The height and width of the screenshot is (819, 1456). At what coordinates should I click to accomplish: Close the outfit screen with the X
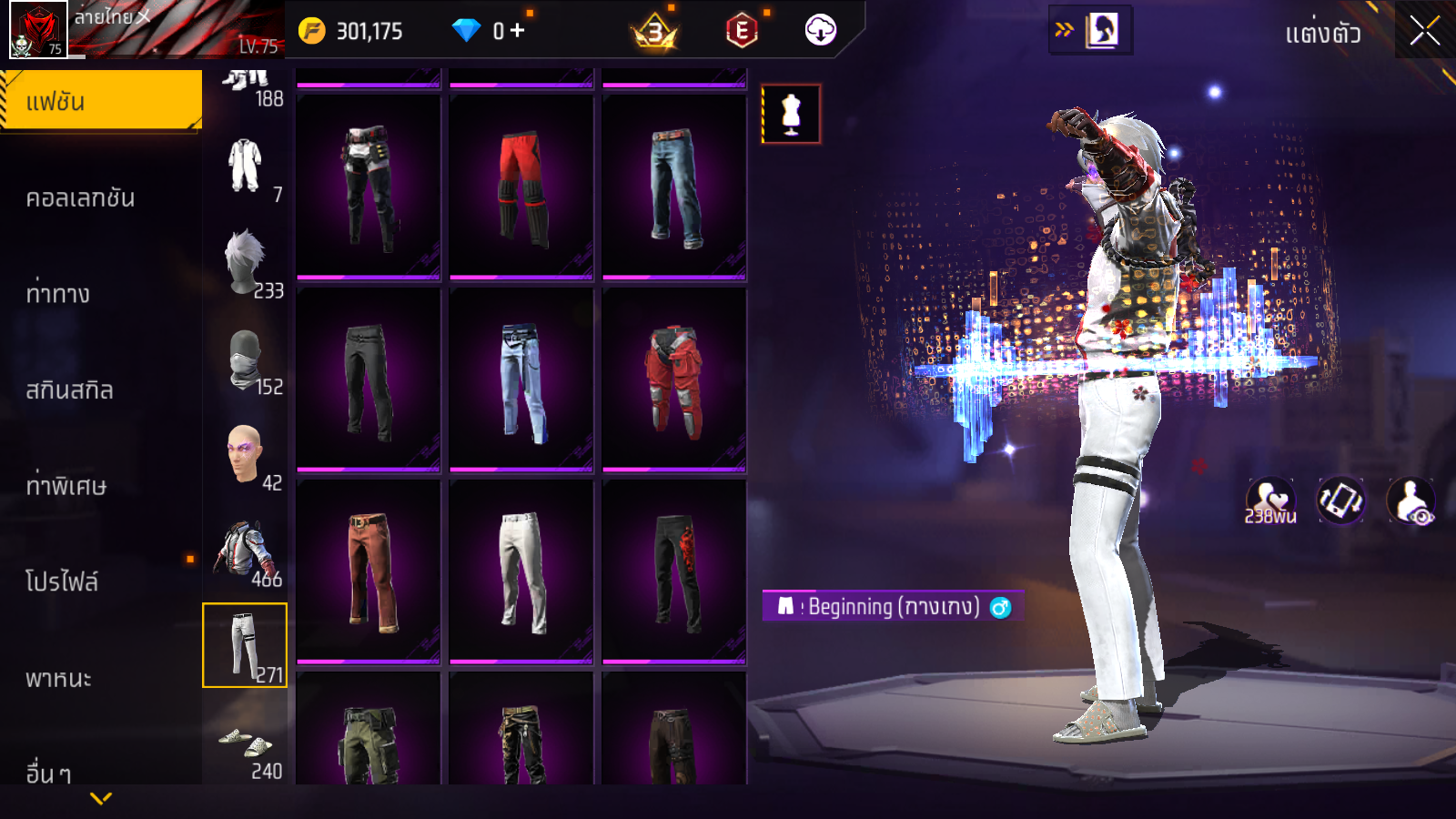click(1424, 32)
